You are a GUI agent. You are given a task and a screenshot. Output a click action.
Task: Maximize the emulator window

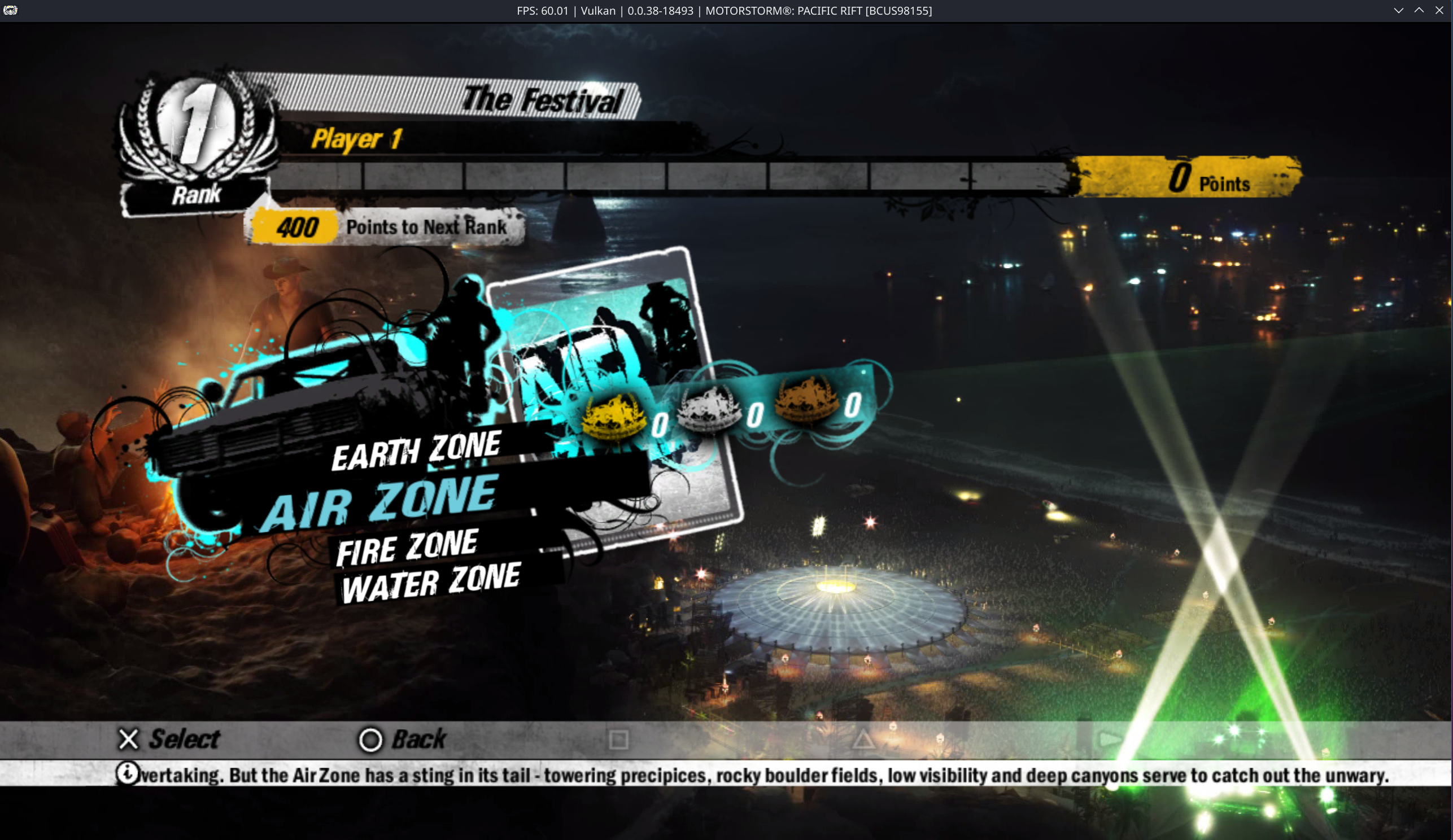pos(1419,10)
